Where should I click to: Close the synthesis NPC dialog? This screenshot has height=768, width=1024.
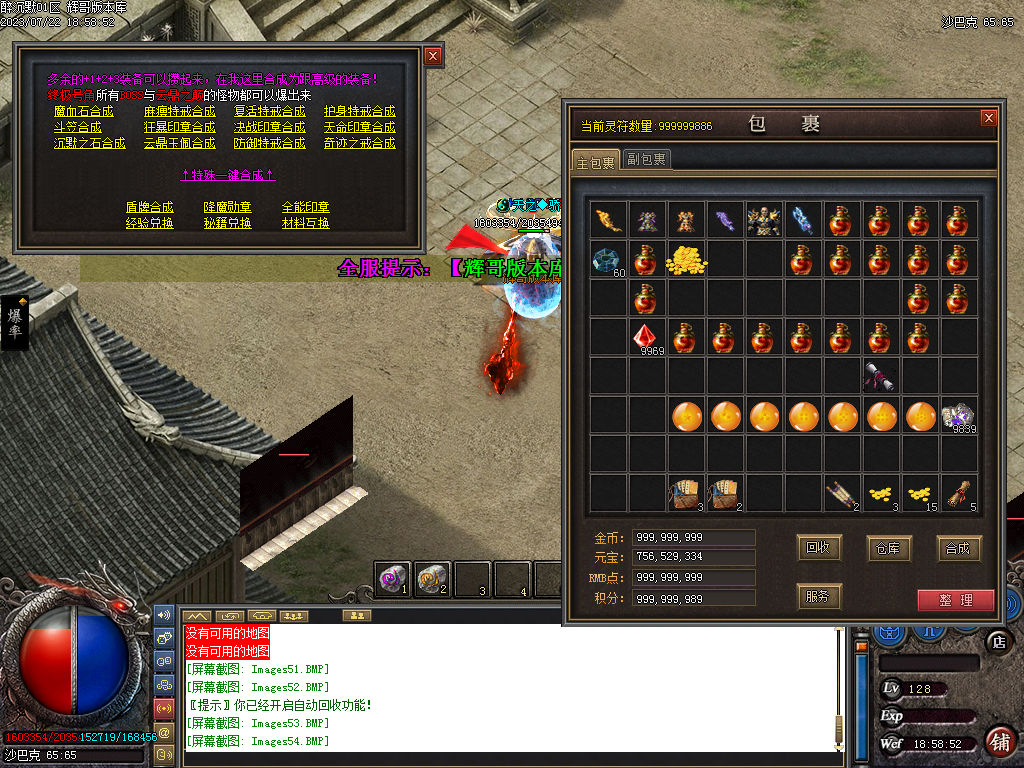tap(433, 57)
